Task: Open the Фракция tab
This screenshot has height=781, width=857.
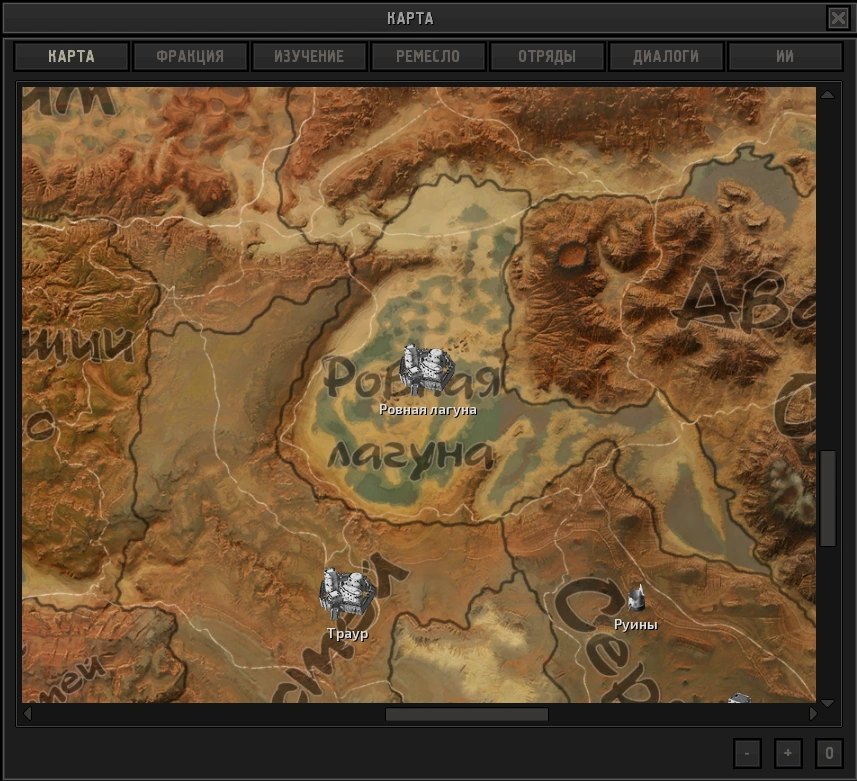Action: click(x=190, y=56)
